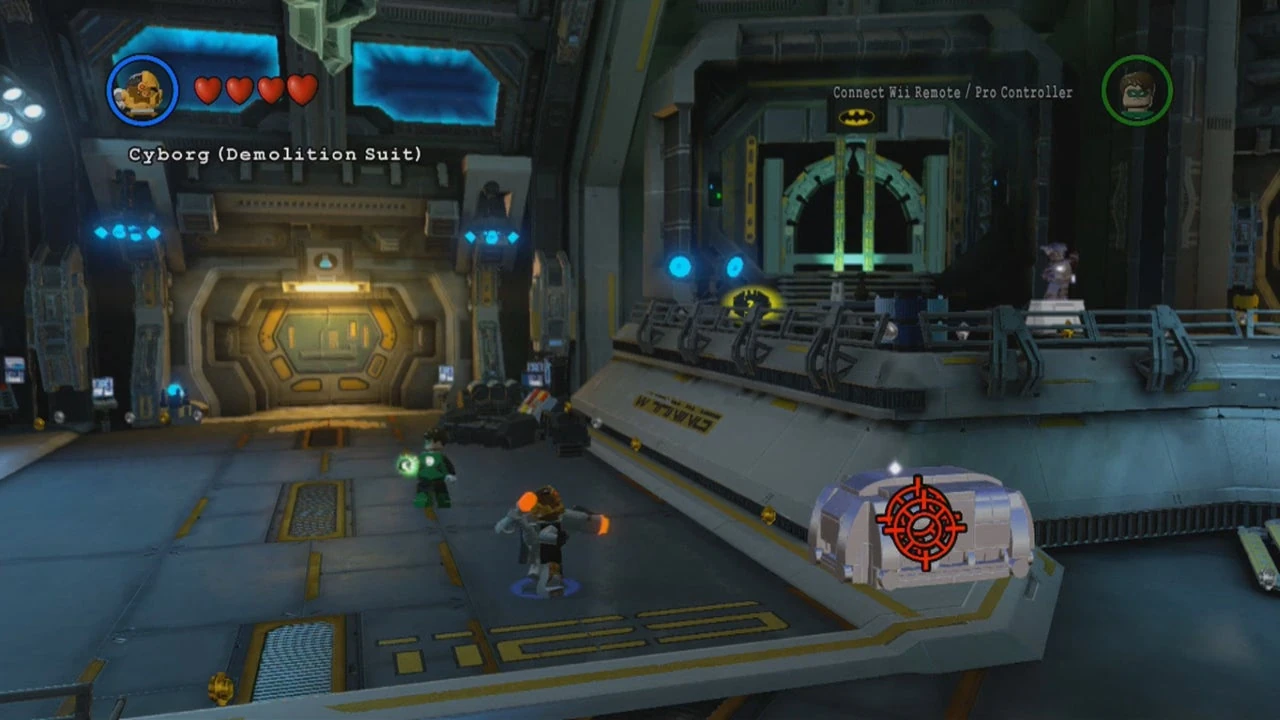Select the Green Lantern portrait icon

pyautogui.click(x=1137, y=90)
